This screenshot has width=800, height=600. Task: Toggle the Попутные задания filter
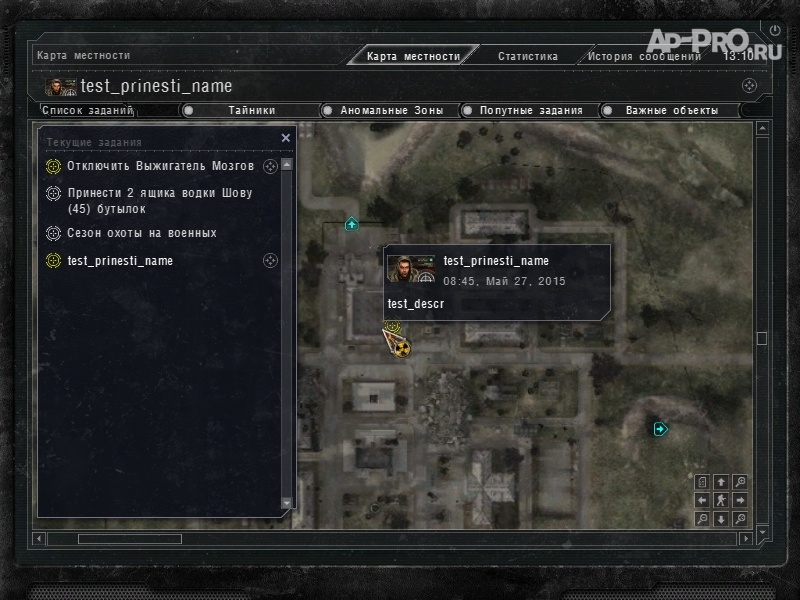(x=531, y=110)
